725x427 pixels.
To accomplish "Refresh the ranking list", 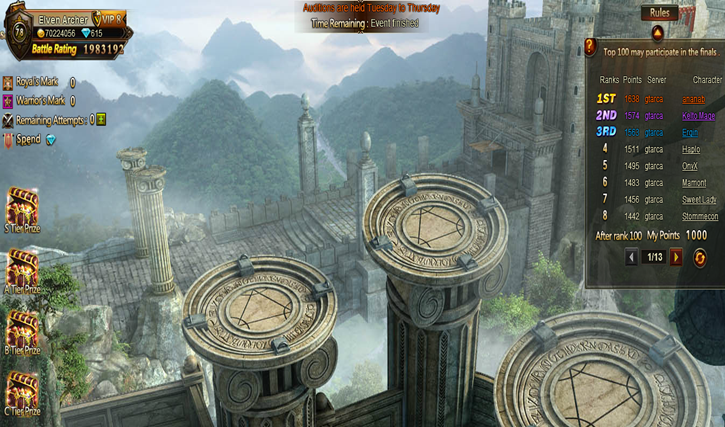I will click(x=699, y=257).
